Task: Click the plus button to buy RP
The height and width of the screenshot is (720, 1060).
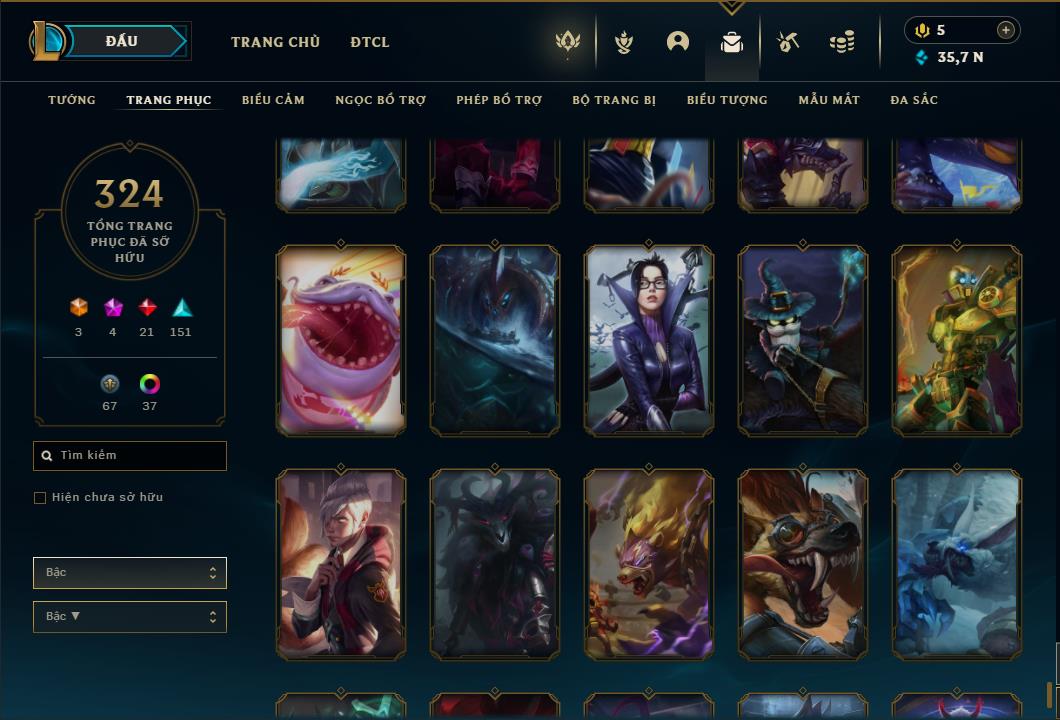Action: pyautogui.click(x=1006, y=30)
